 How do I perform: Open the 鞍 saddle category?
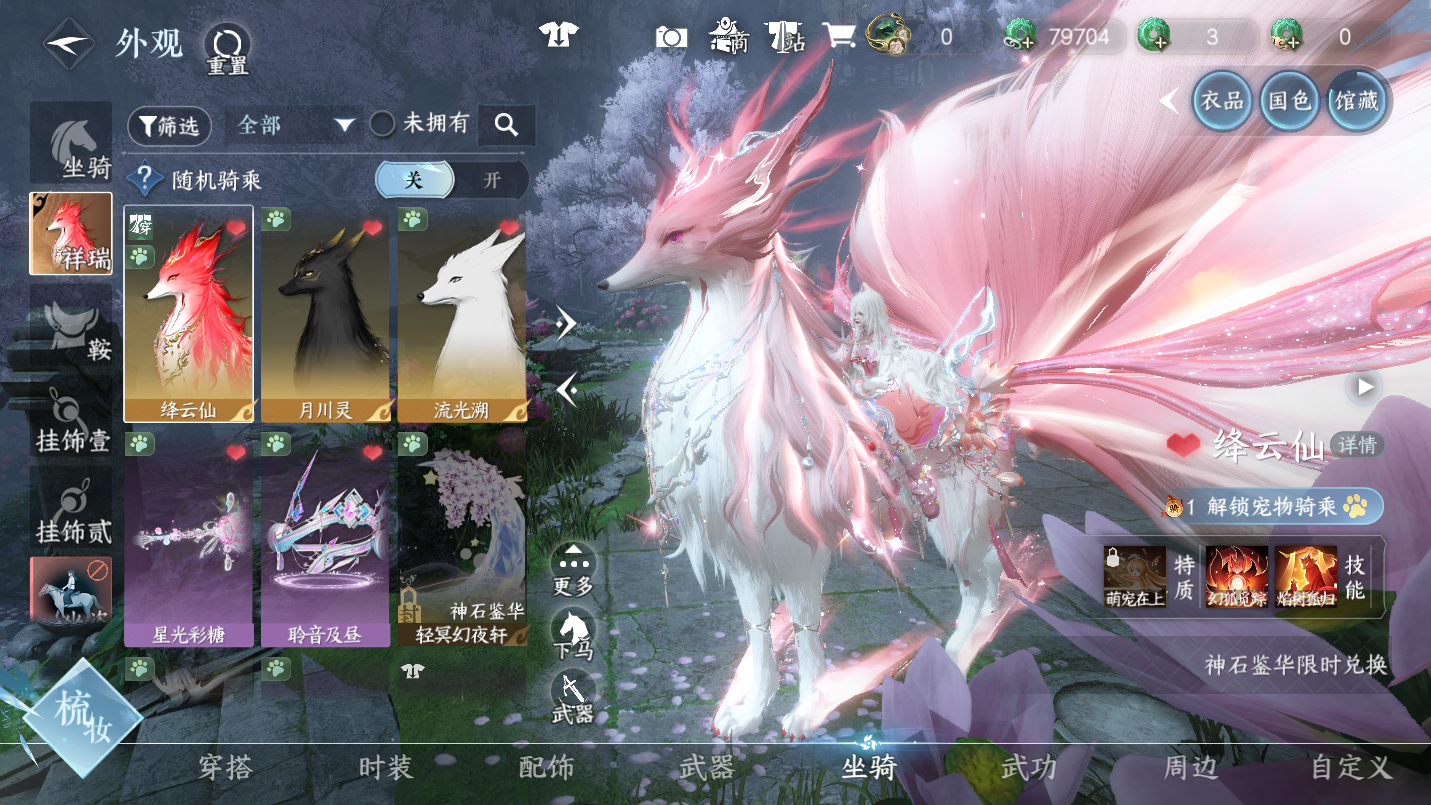71,324
